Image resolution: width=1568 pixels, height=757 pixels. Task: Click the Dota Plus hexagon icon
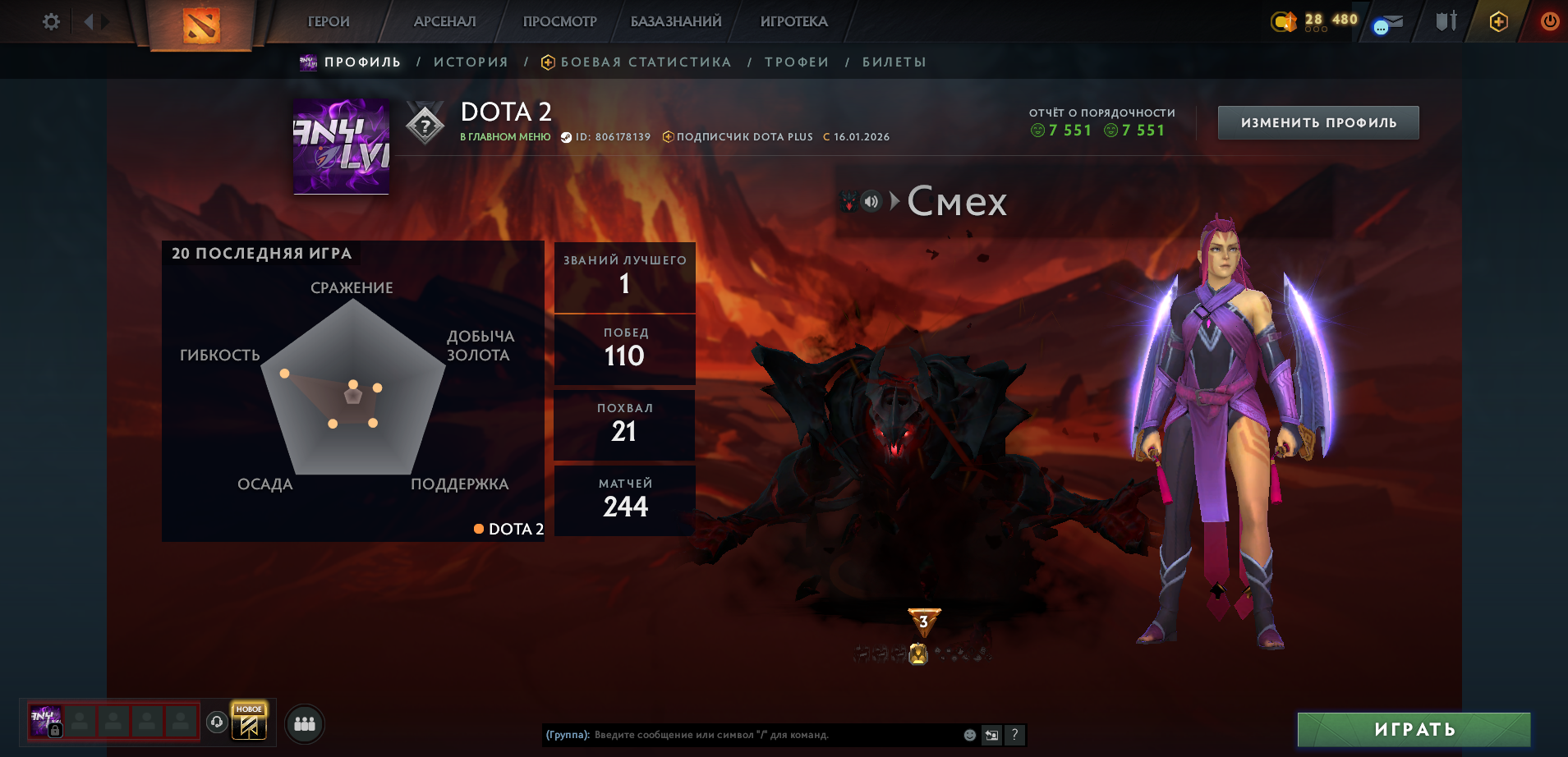click(x=1498, y=21)
